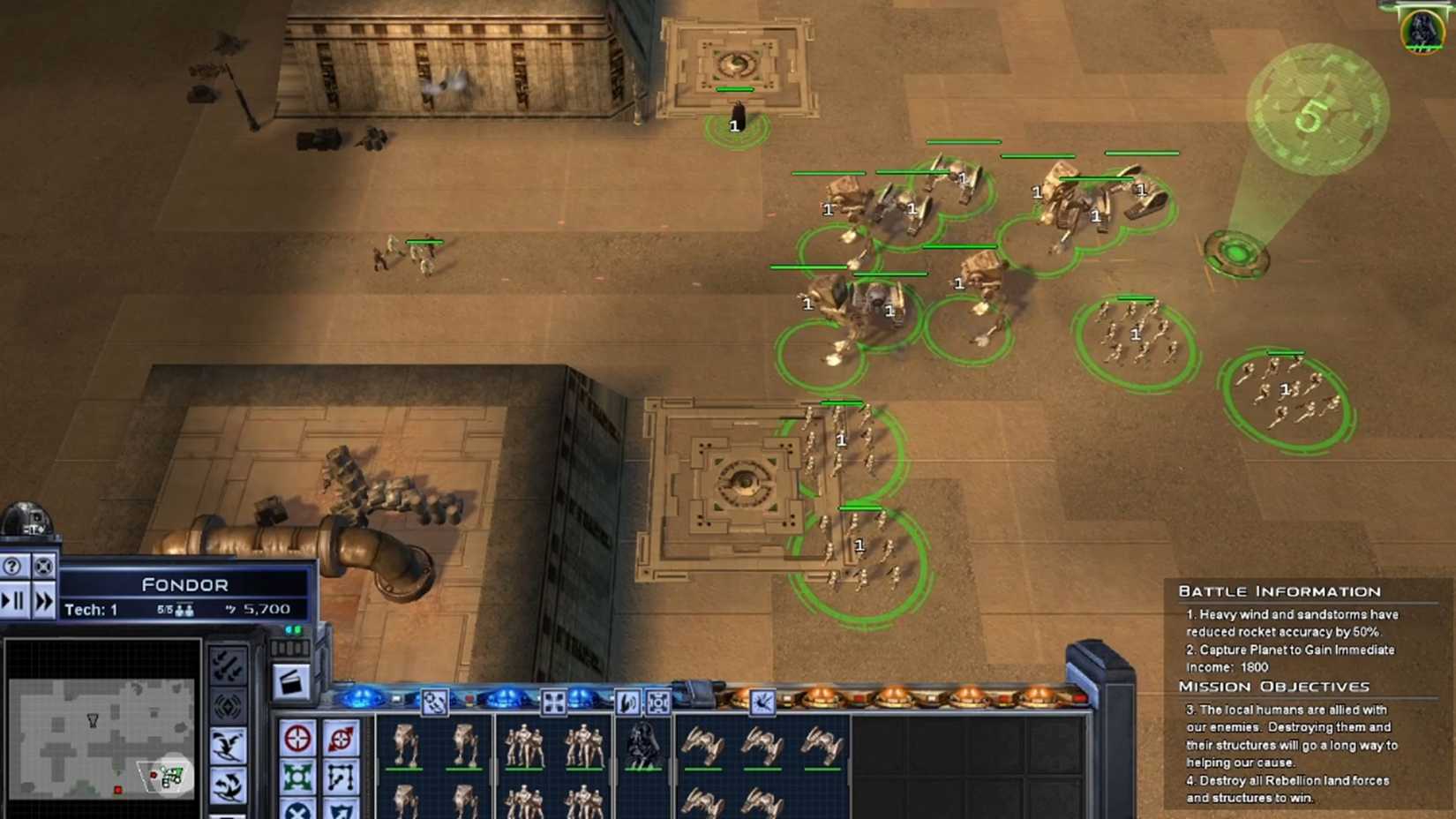Enable fast-forward game speed
Image resolution: width=1456 pixels, height=819 pixels.
point(42,601)
